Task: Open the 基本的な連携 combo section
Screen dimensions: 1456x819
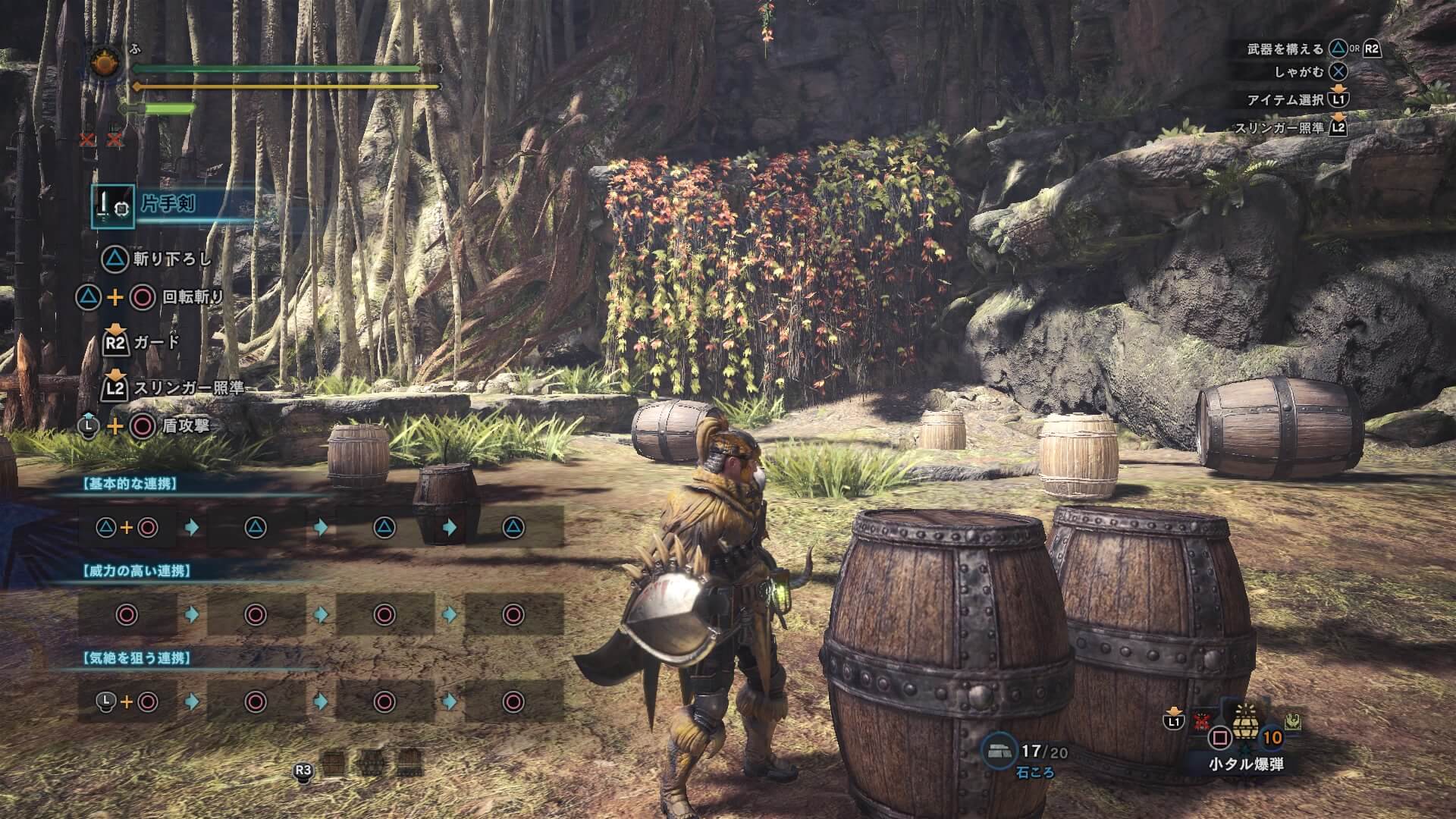Action: (x=129, y=484)
